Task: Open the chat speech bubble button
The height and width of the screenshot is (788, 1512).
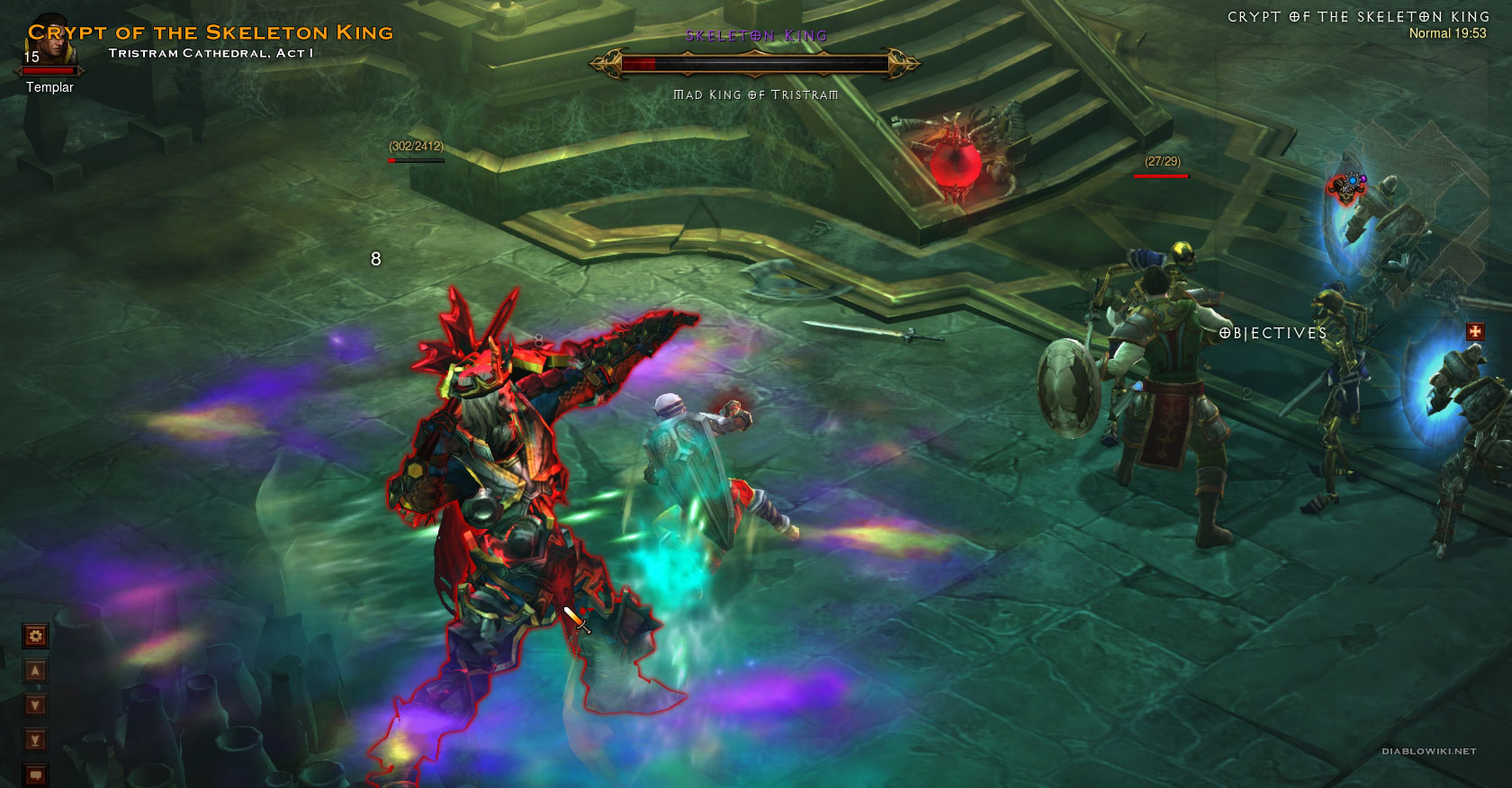Action: 35,774
